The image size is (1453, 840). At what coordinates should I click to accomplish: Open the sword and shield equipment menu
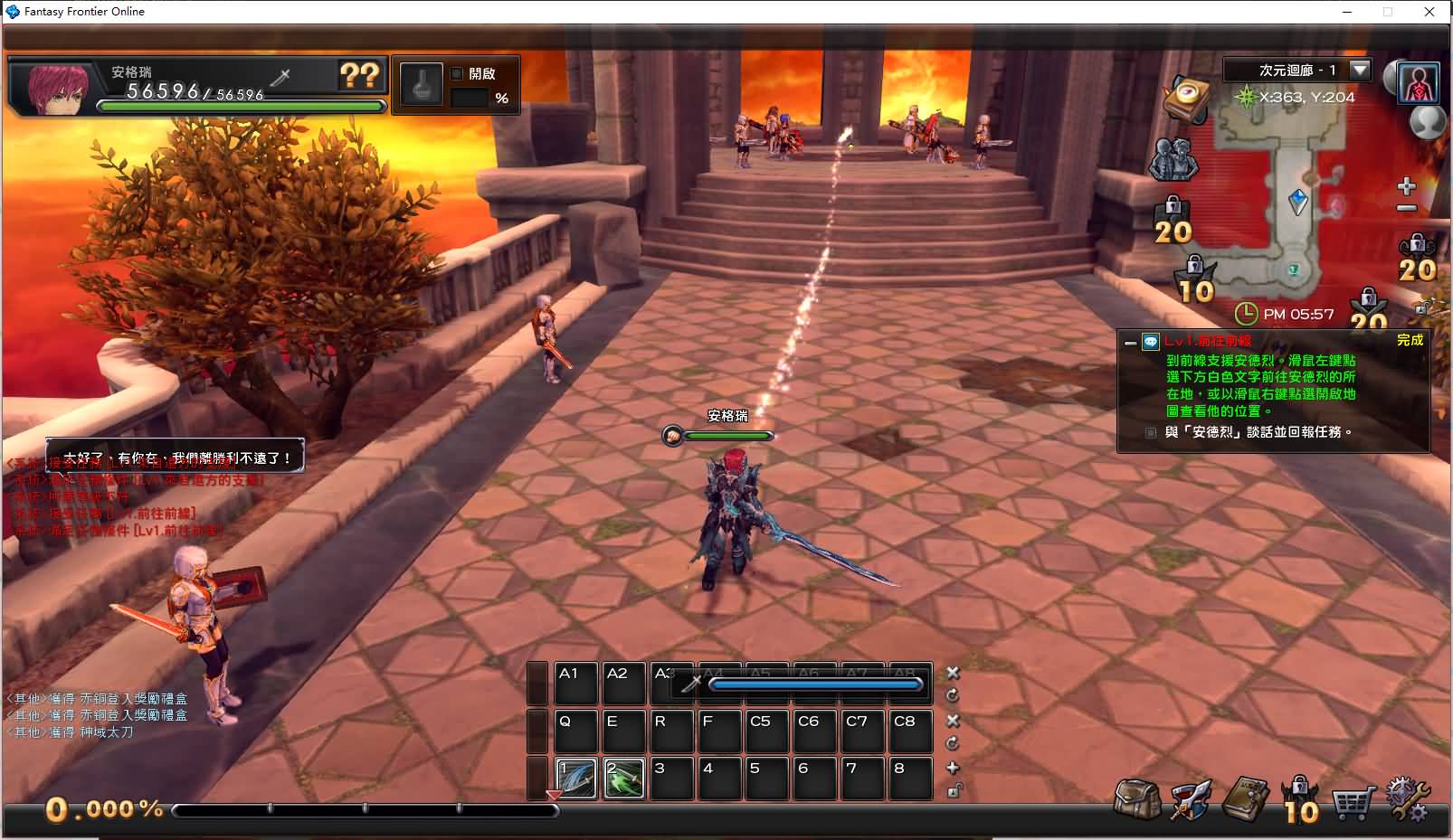1191,799
